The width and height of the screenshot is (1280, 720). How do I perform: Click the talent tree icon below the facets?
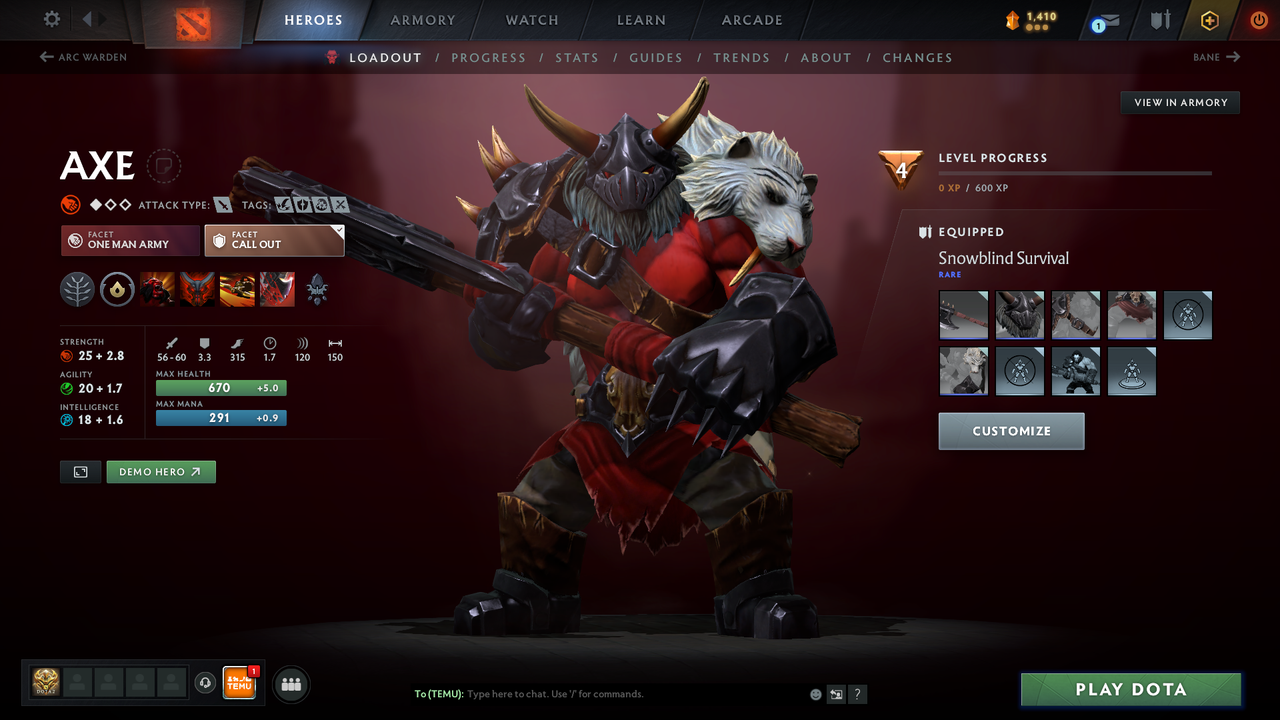click(77, 290)
